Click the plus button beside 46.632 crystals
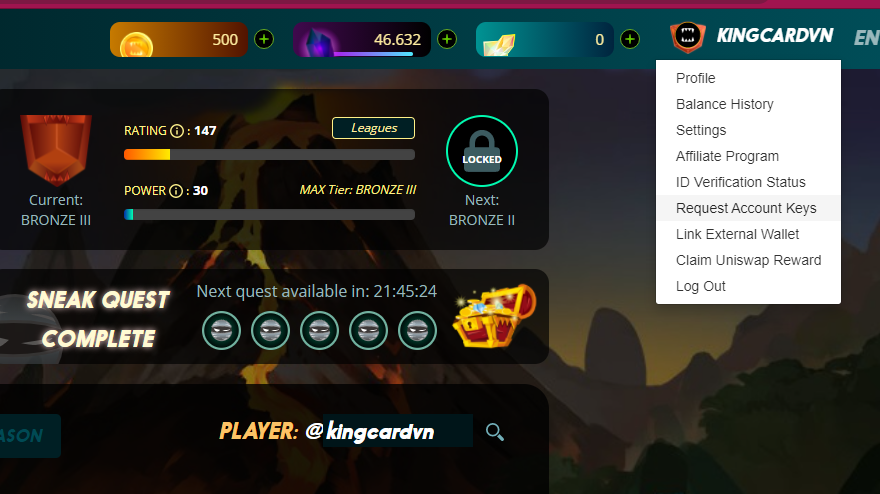Viewport: 880px width, 494px height. (x=447, y=40)
